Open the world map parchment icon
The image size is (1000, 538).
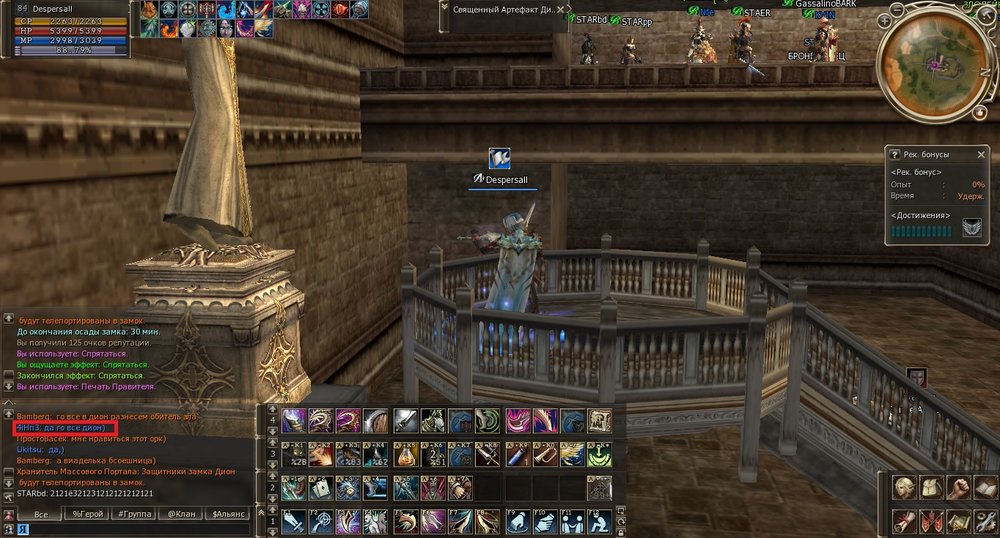(958, 520)
